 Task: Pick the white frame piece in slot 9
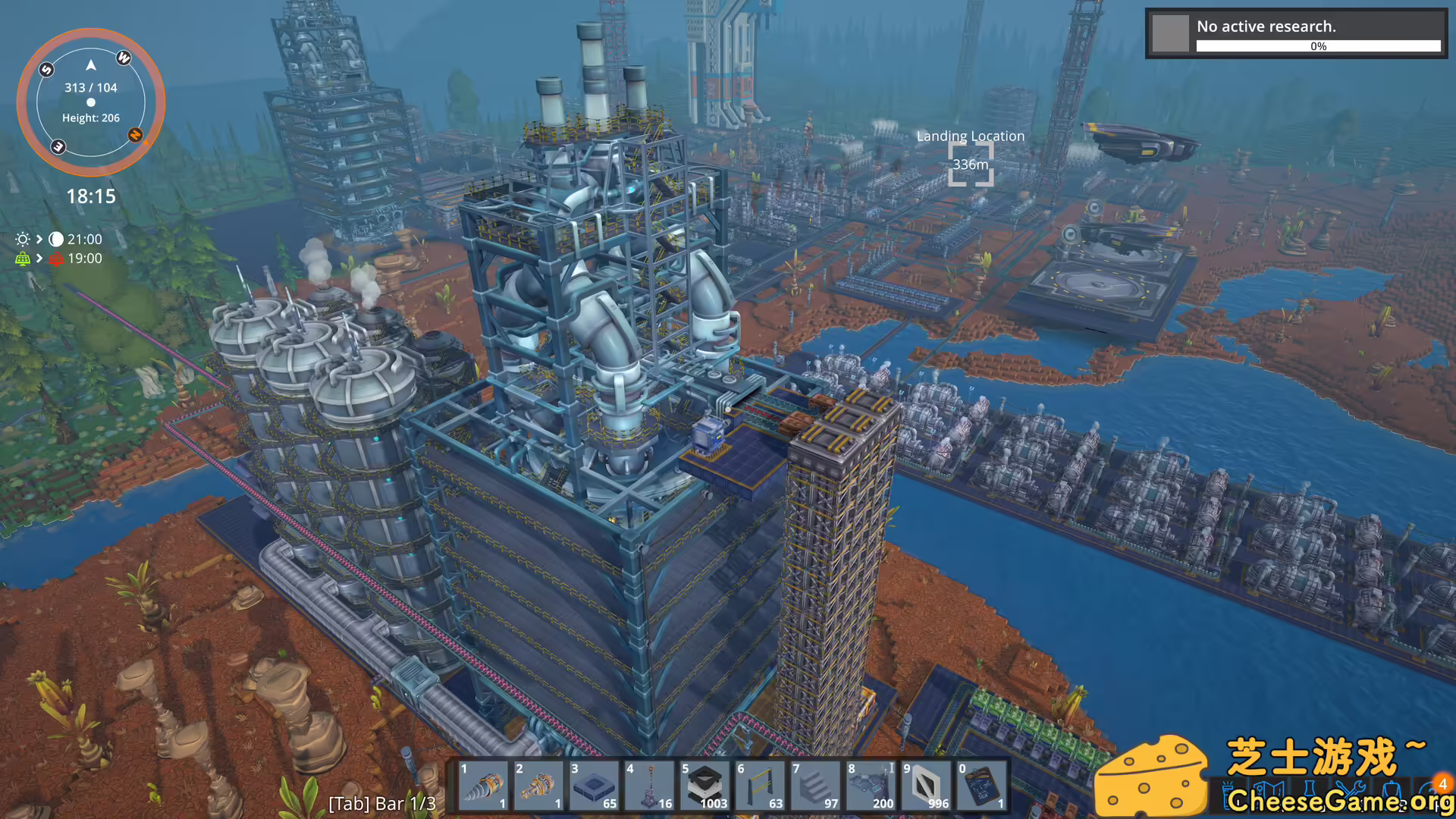tap(927, 786)
